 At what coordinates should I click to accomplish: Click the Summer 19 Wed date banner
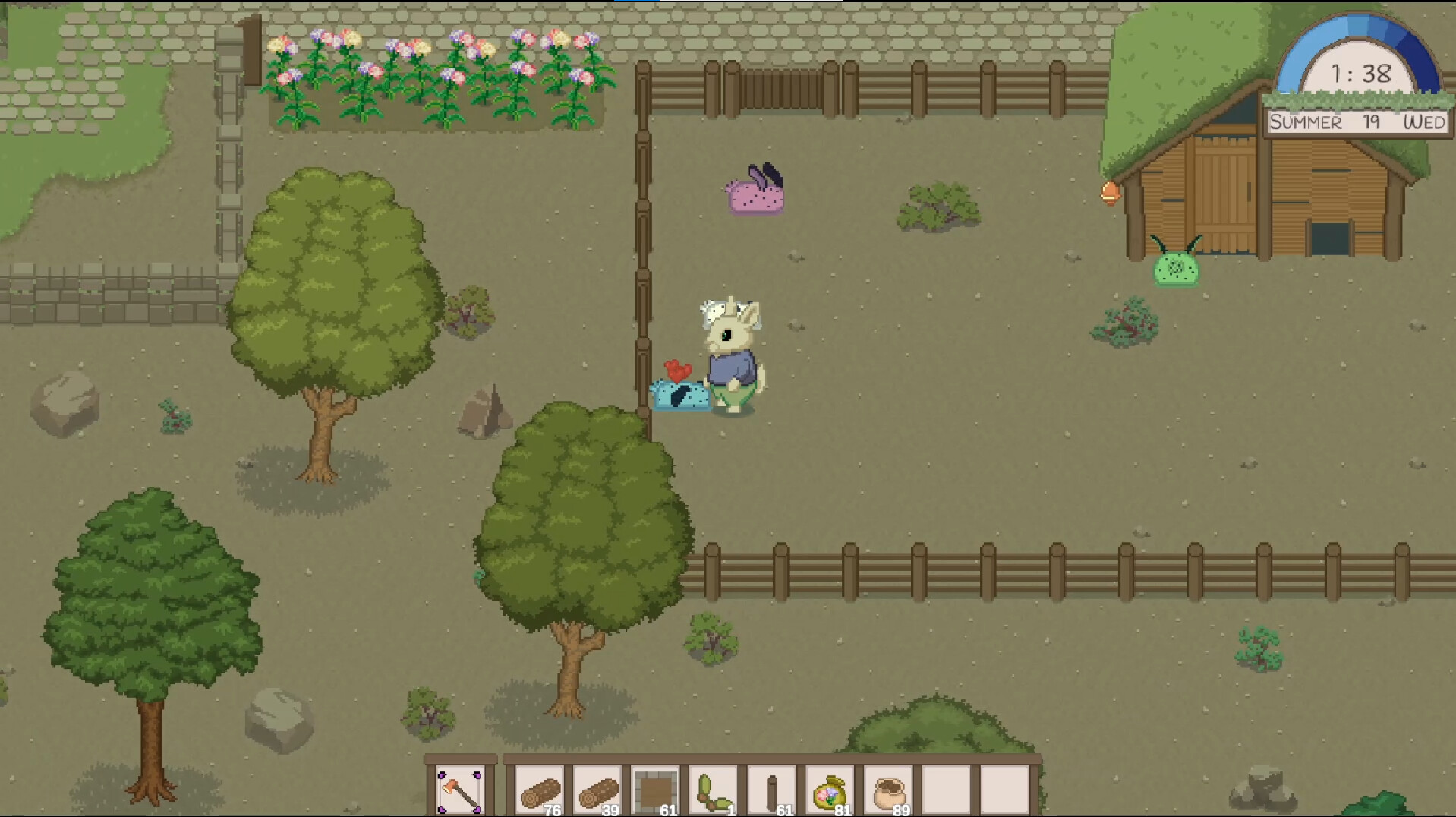[1356, 119]
